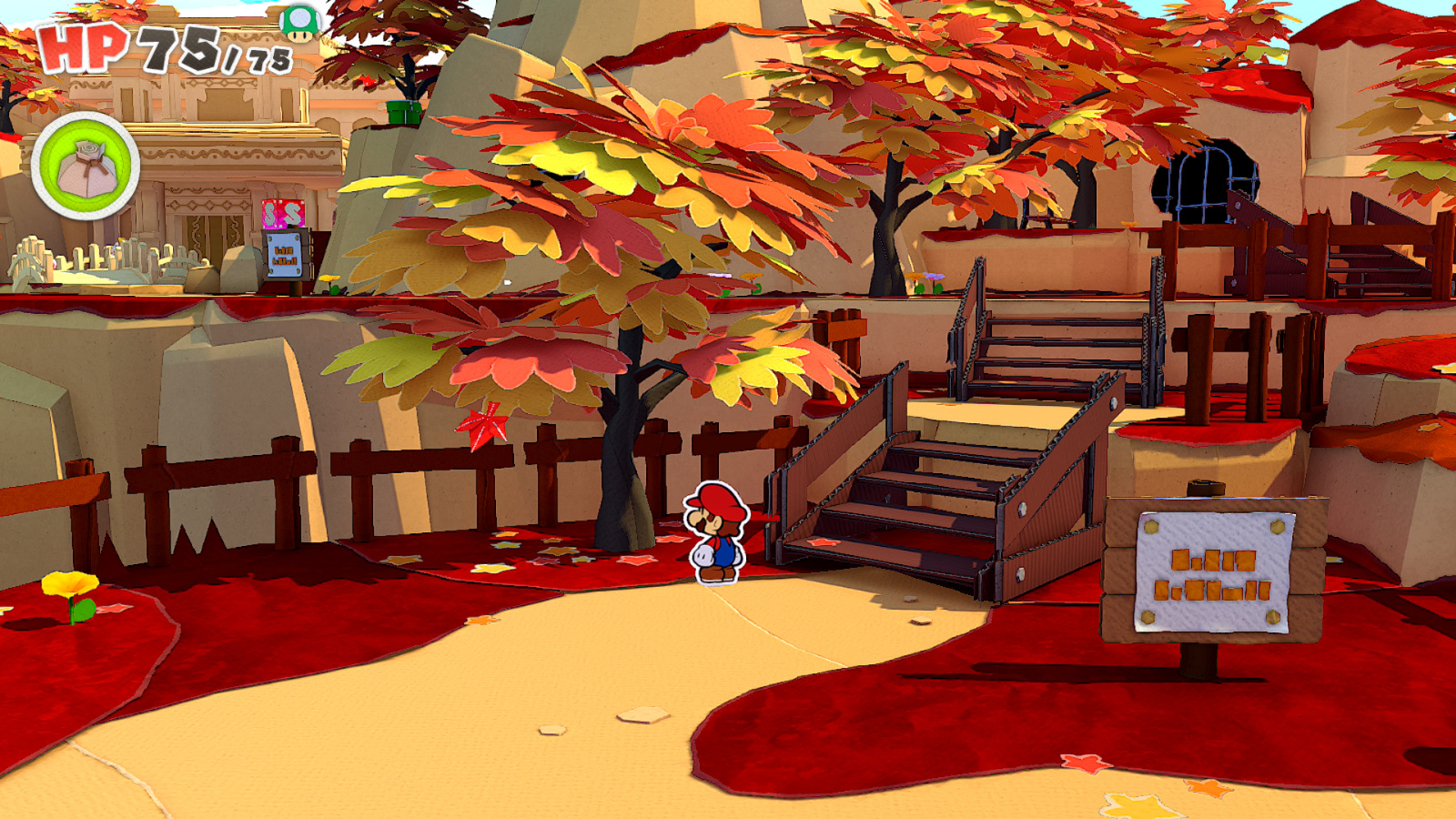This screenshot has width=1456, height=819.
Task: Toggle the small purple flowers near the upper ledge
Action: (935, 276)
